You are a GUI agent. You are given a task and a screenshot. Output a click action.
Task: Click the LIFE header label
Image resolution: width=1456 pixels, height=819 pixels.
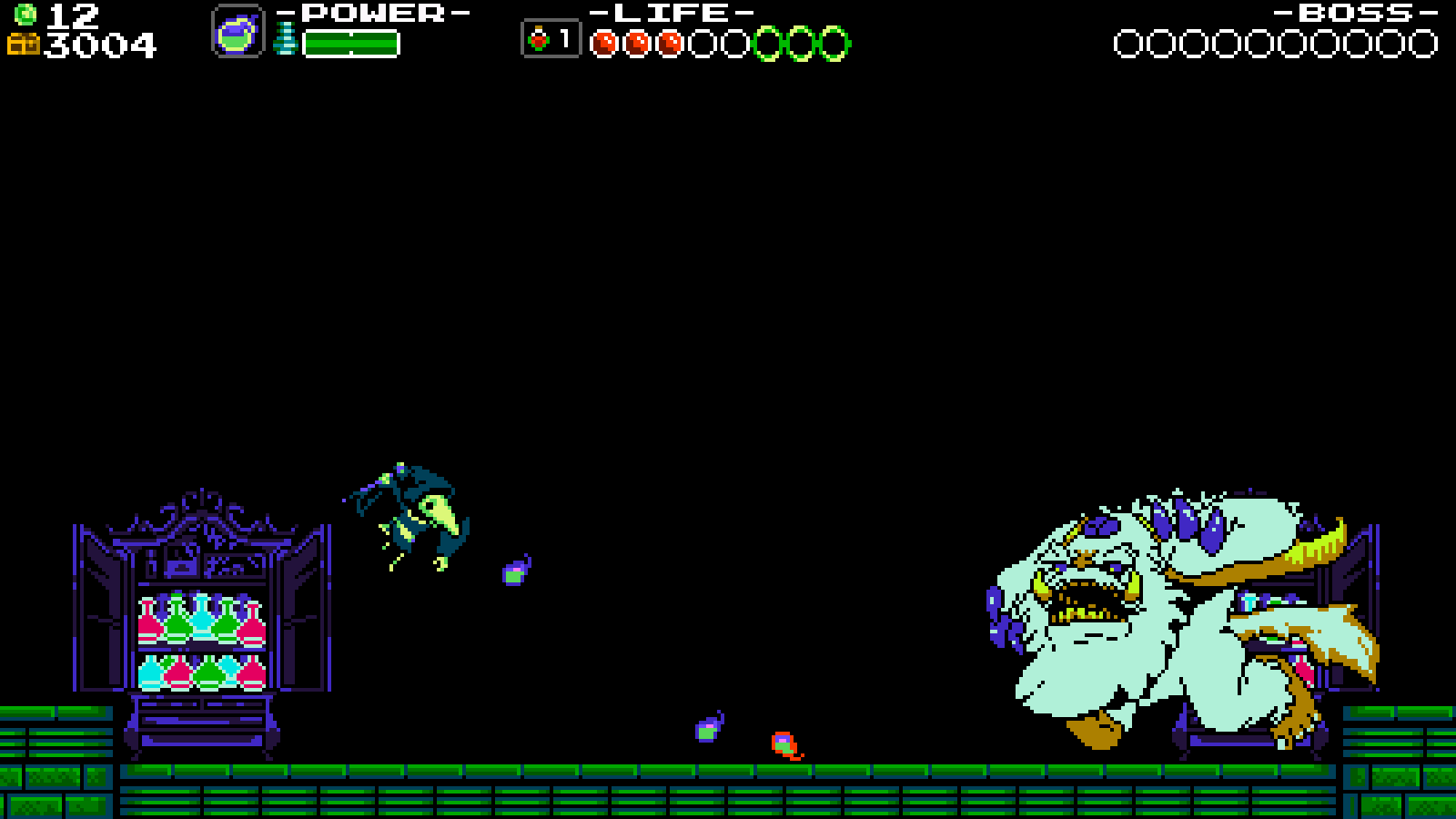click(671, 12)
